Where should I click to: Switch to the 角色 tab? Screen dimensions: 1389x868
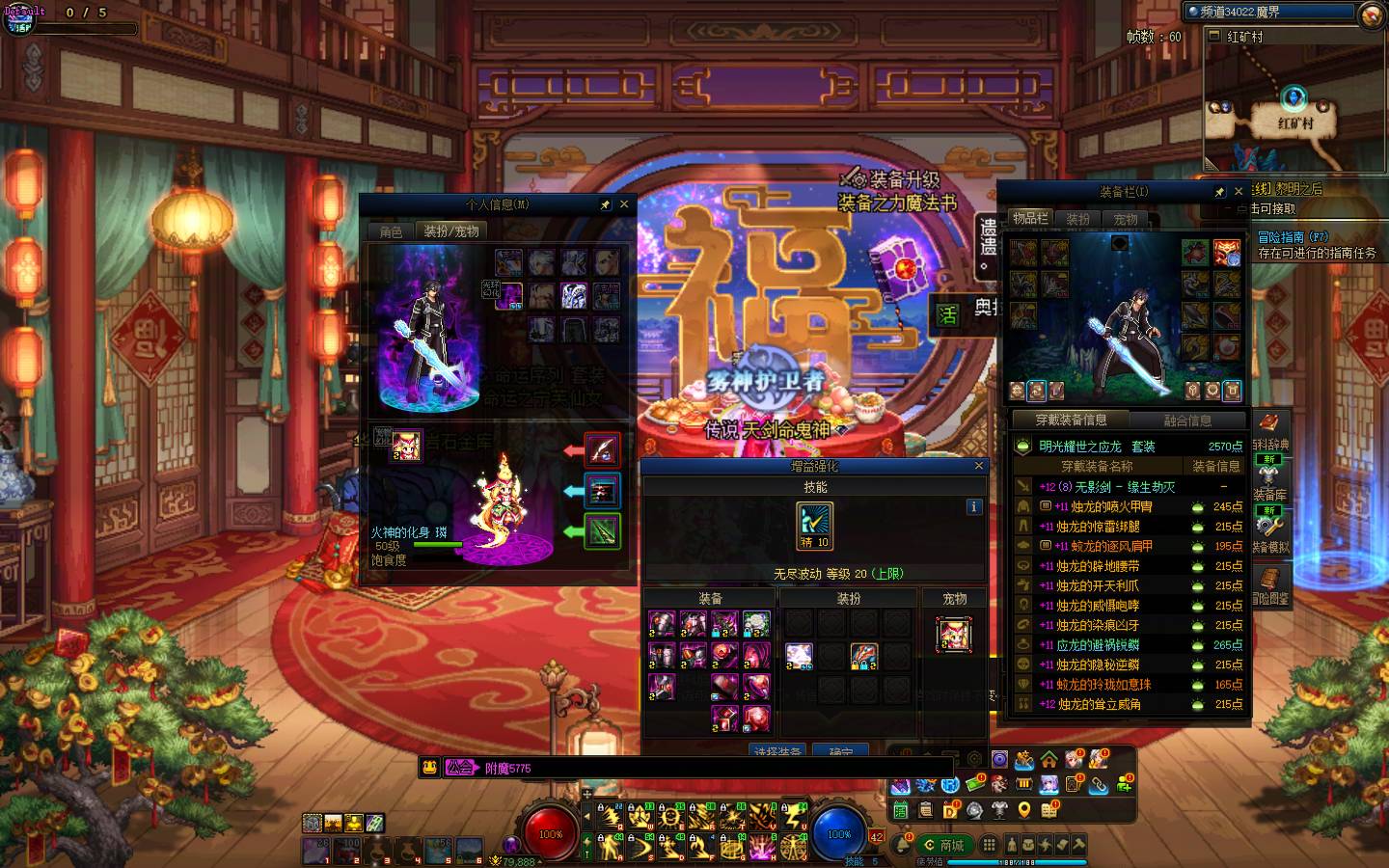391,231
